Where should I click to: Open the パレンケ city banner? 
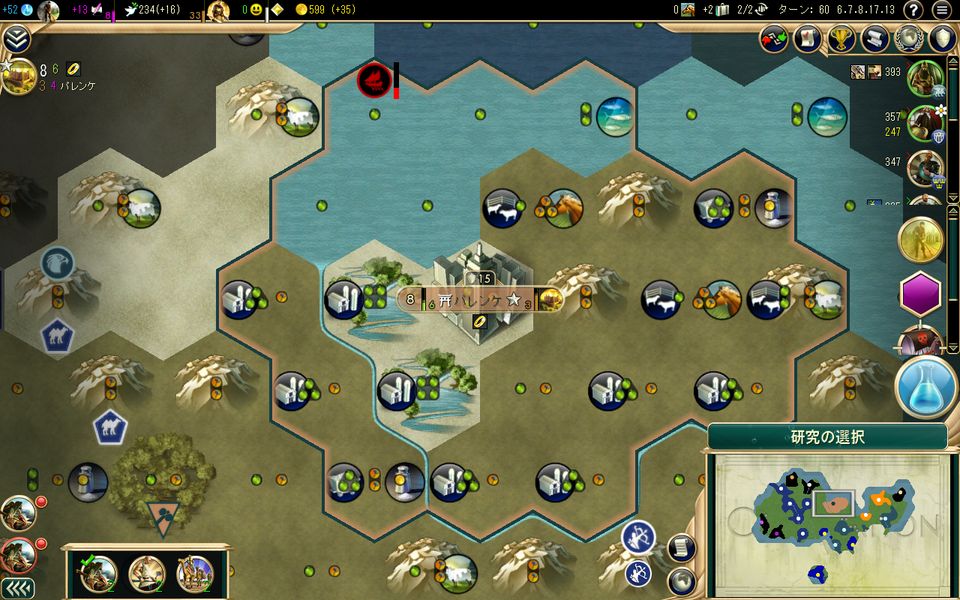pyautogui.click(x=478, y=299)
